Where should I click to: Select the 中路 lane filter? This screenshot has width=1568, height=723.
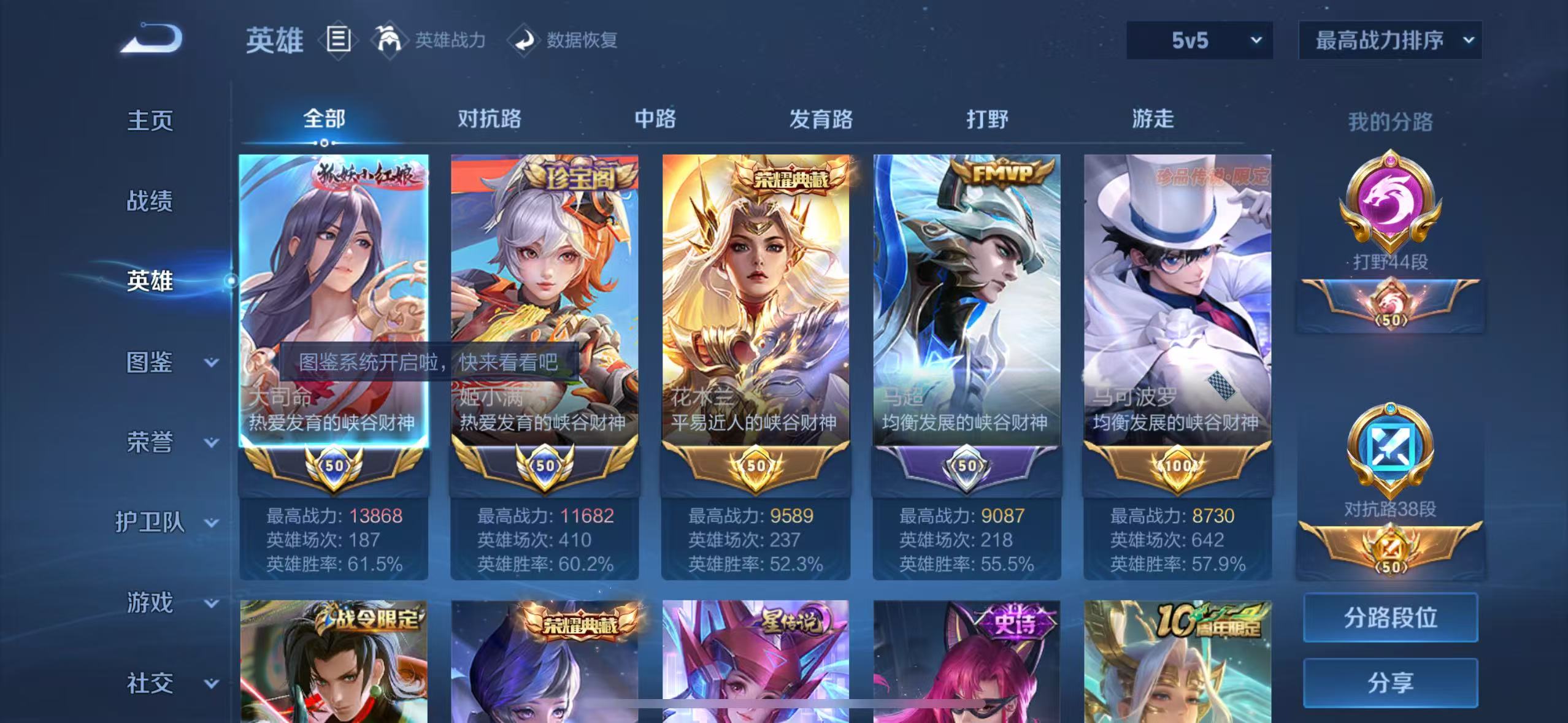tap(653, 120)
